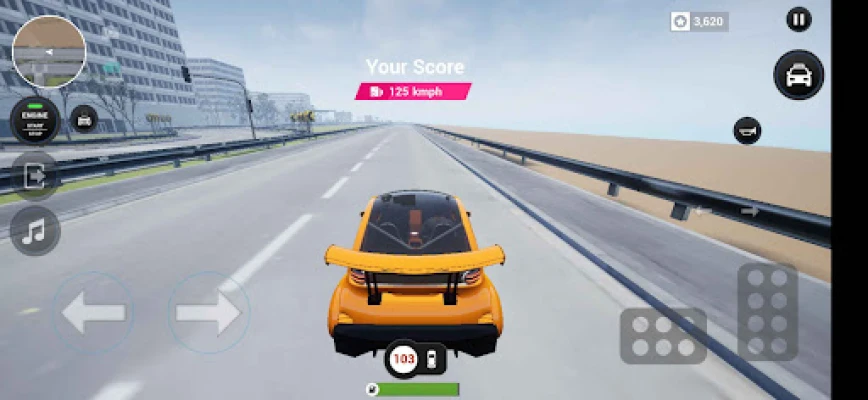868x400 pixels.
Task: Tap the small icon beside Engine button
Action: pos(84,119)
